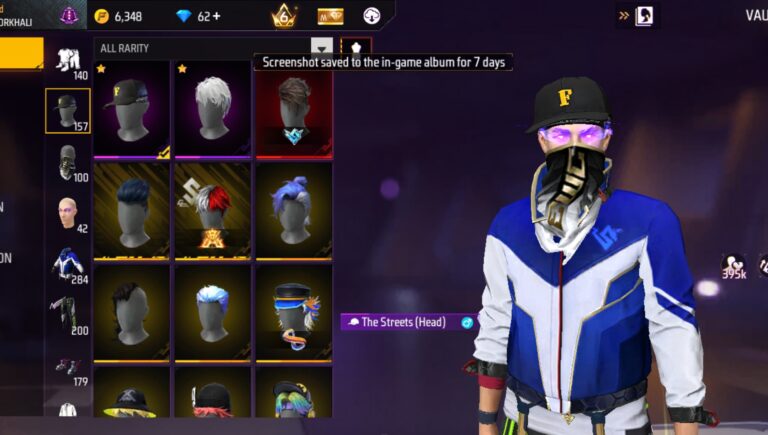The width and height of the screenshot is (768, 435).
Task: Select the brown hair on red background
Action: (x=293, y=108)
